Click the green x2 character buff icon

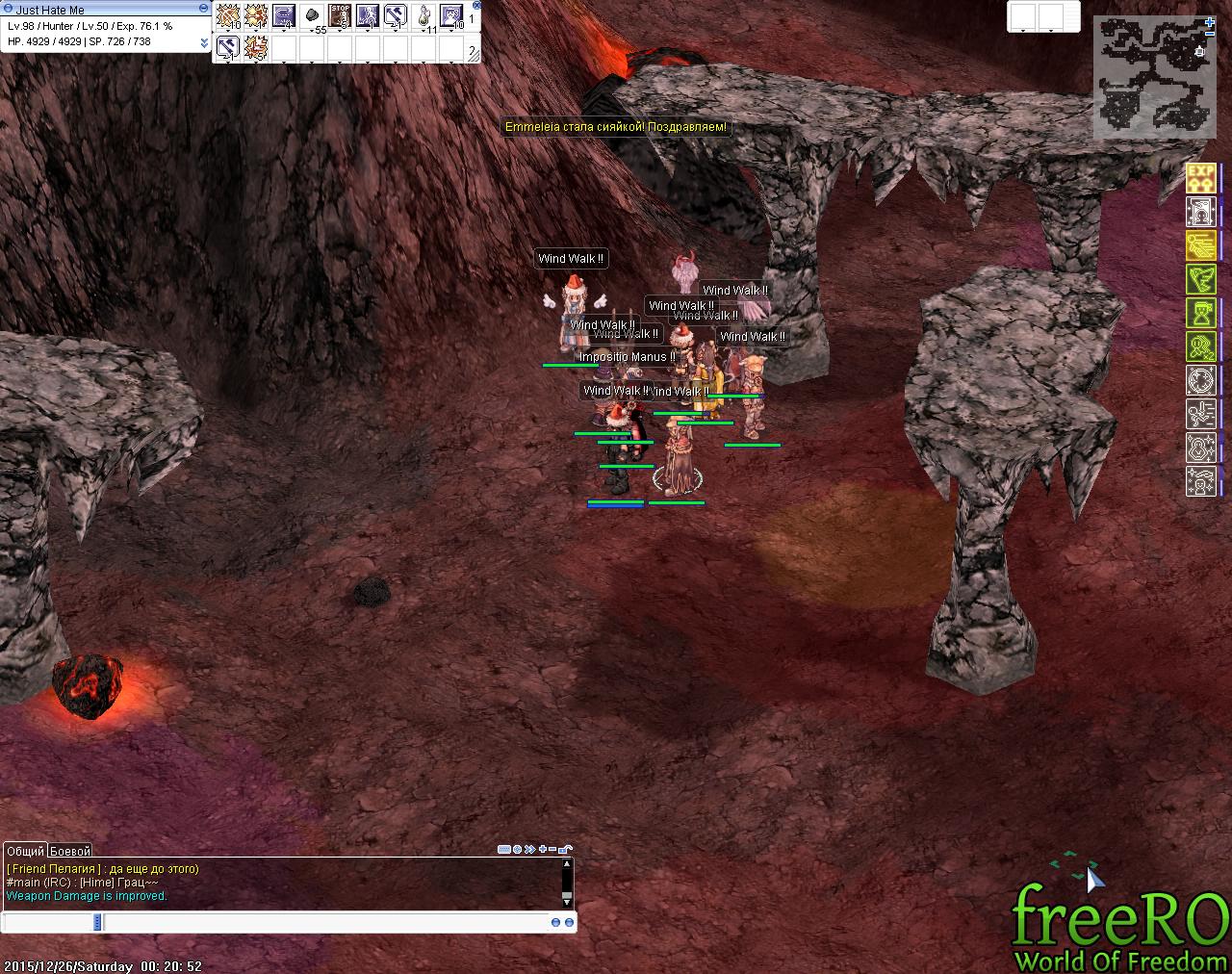(x=1200, y=346)
